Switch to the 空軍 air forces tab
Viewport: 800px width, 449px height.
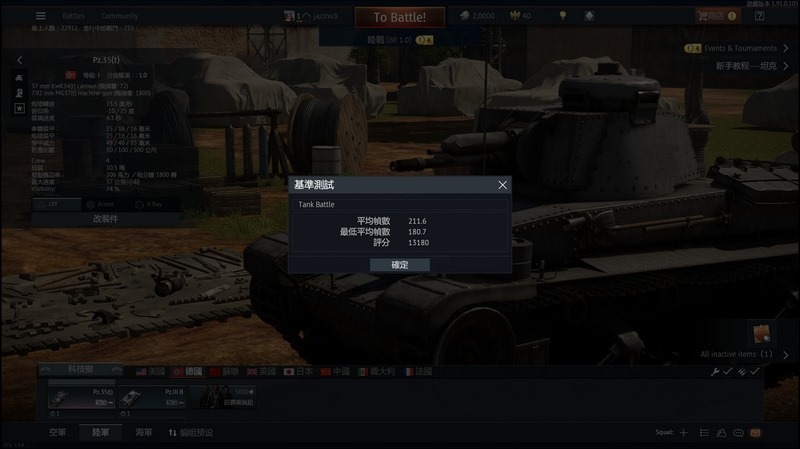tap(58, 433)
